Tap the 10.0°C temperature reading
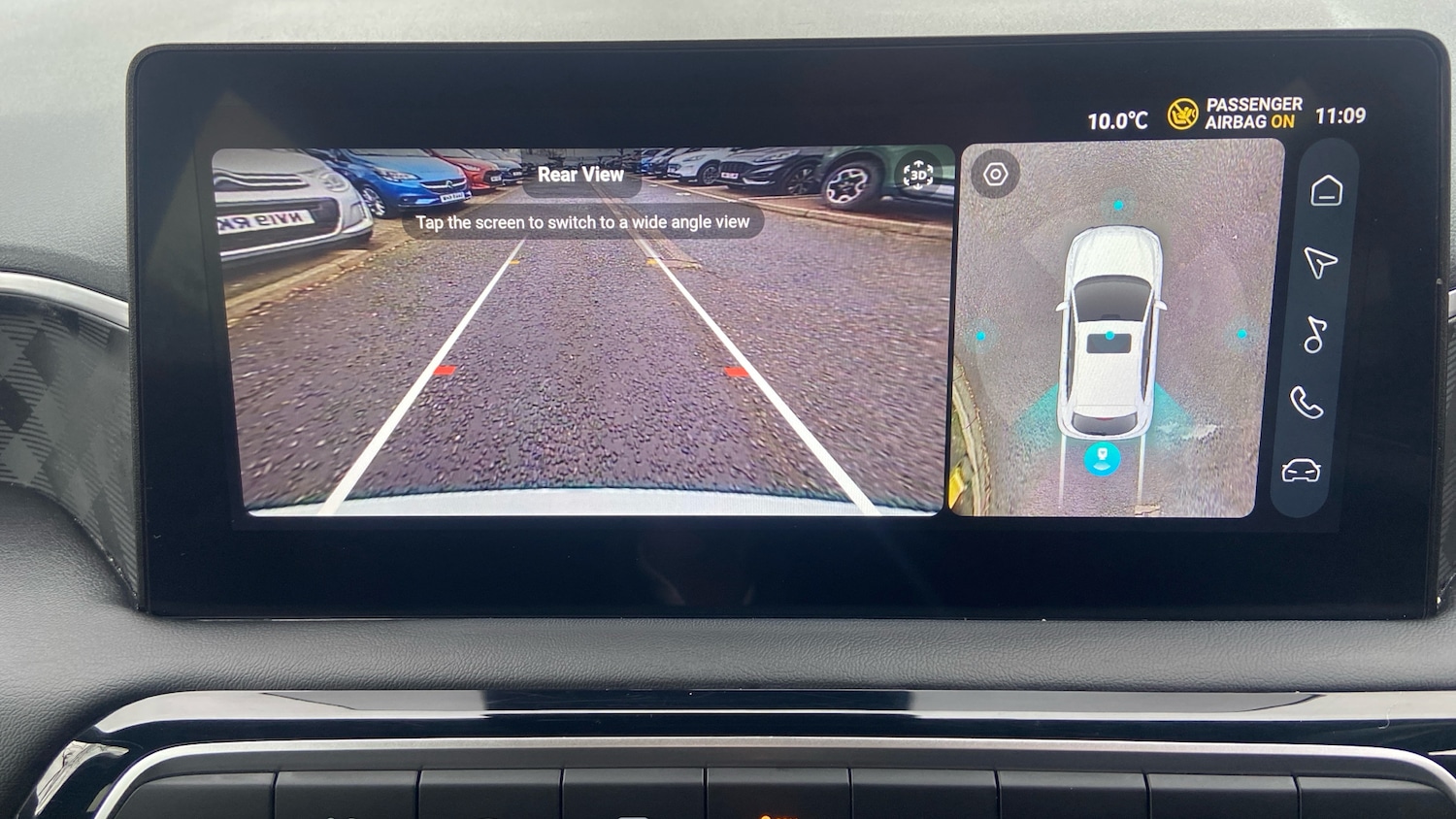The width and height of the screenshot is (1456, 819). pos(1118,118)
